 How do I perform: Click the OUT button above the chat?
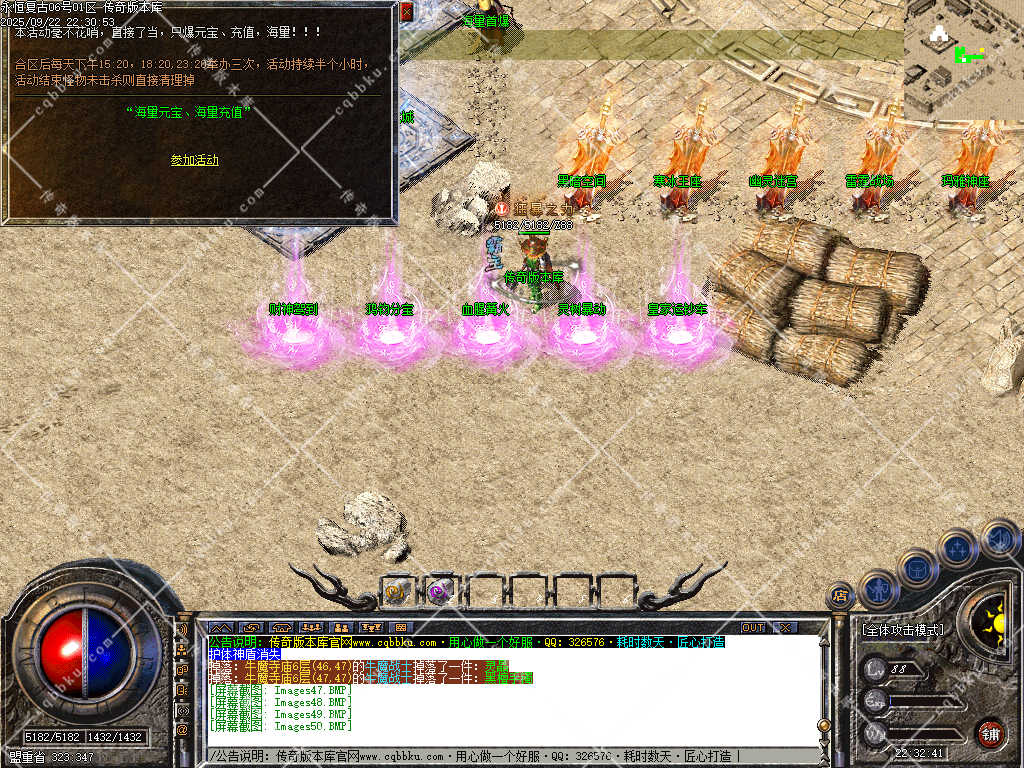(753, 628)
